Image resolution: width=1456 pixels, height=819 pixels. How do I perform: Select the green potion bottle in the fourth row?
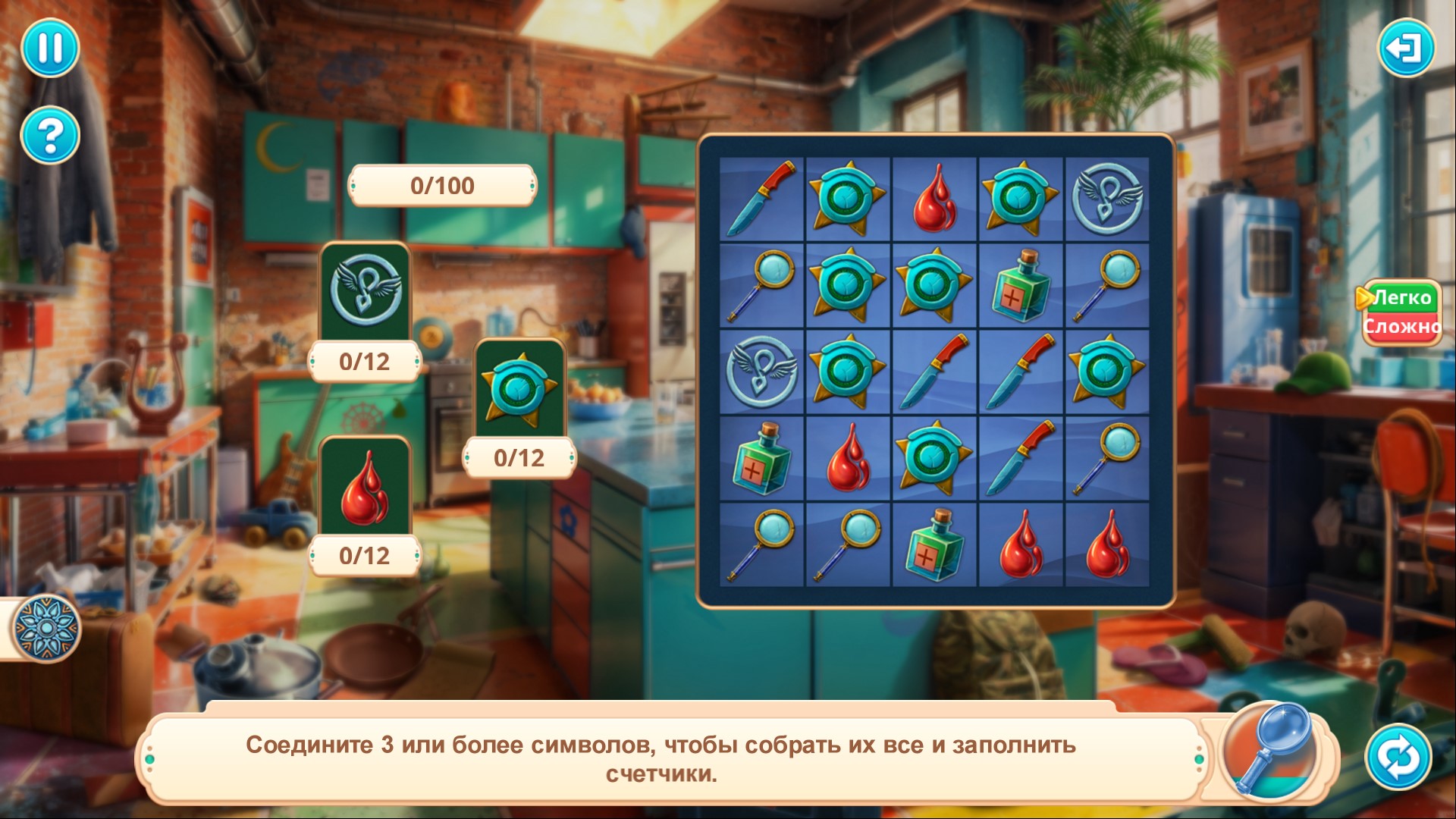click(761, 458)
